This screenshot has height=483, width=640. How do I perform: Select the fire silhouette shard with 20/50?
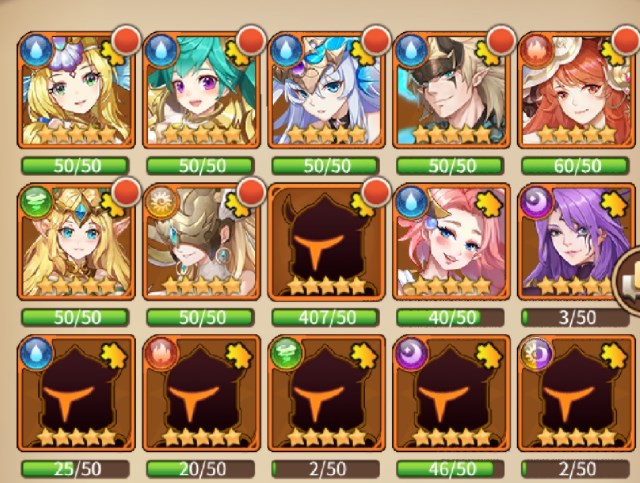(200, 395)
